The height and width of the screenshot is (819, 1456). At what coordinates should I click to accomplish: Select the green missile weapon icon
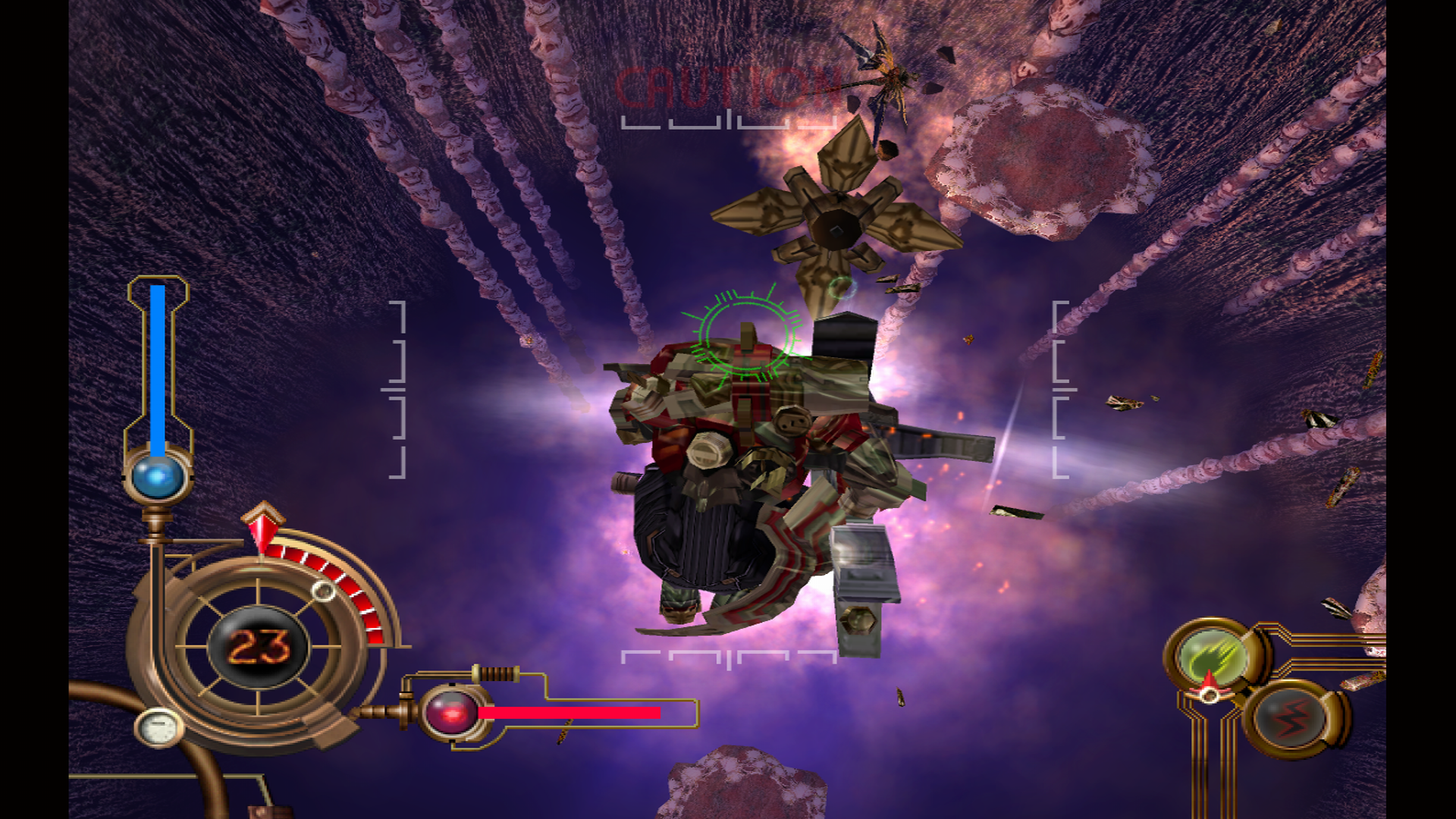tap(1211, 657)
